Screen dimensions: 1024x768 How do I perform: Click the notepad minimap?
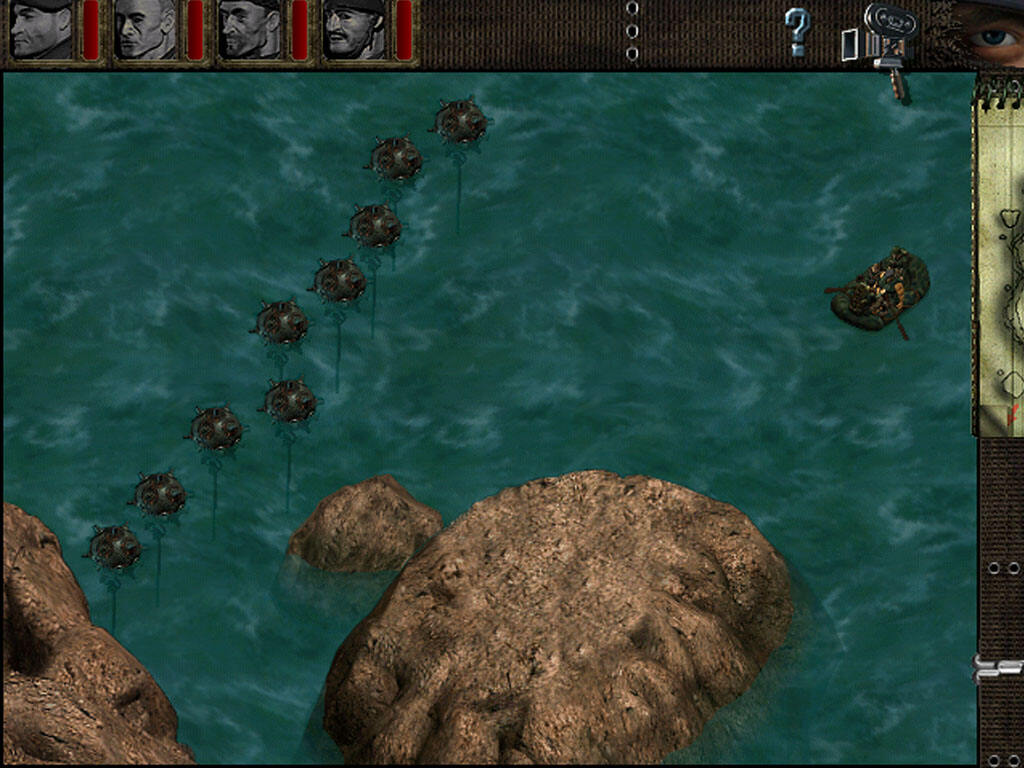[1000, 270]
